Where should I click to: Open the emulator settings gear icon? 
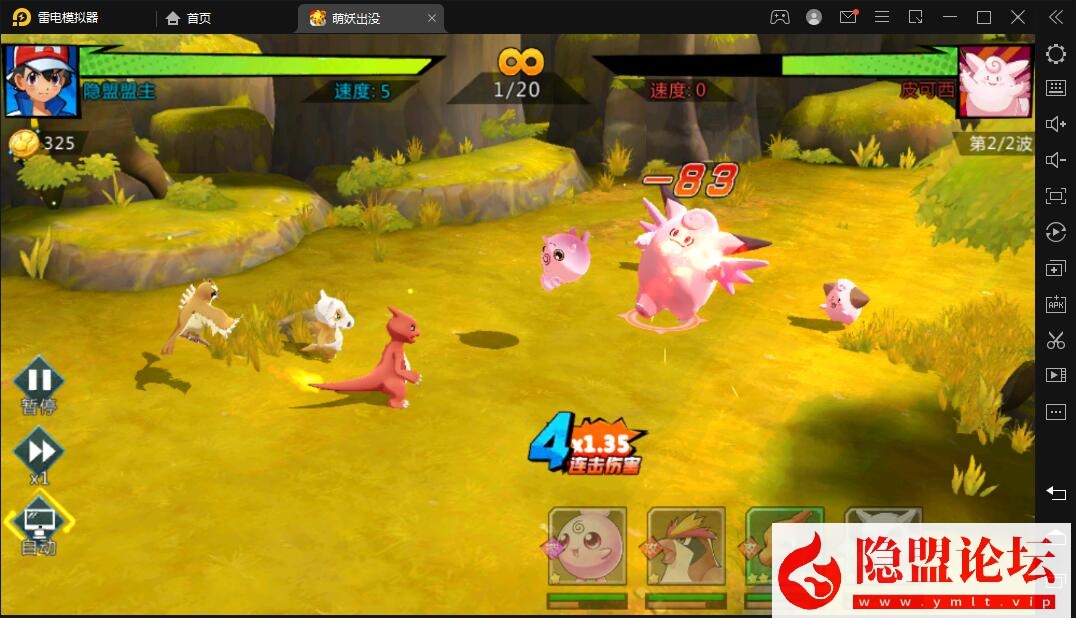click(x=1056, y=54)
